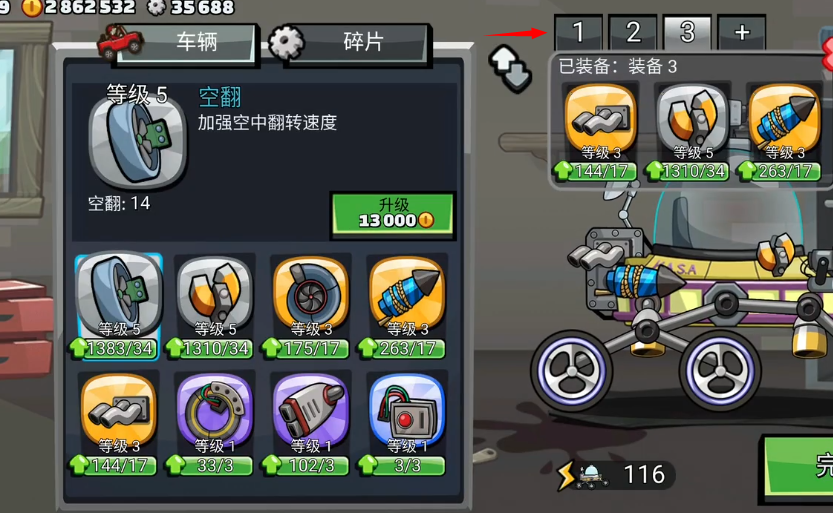Choose the purple ring part at 33/3
The width and height of the screenshot is (833, 513).
214,417
